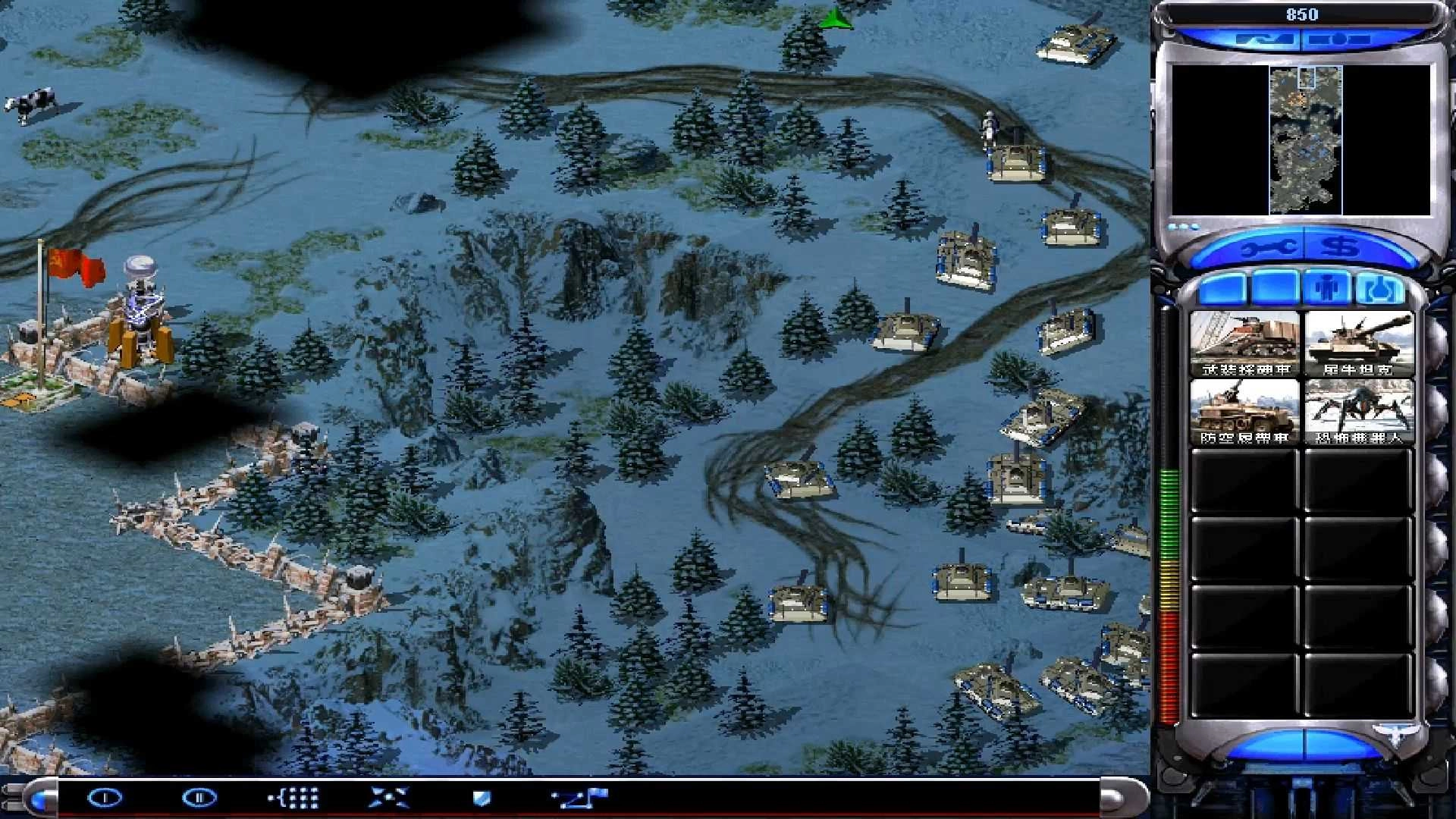Queue a Rhino Tank (犀牛坦克) for production
The width and height of the screenshot is (1456, 819).
point(1357,344)
